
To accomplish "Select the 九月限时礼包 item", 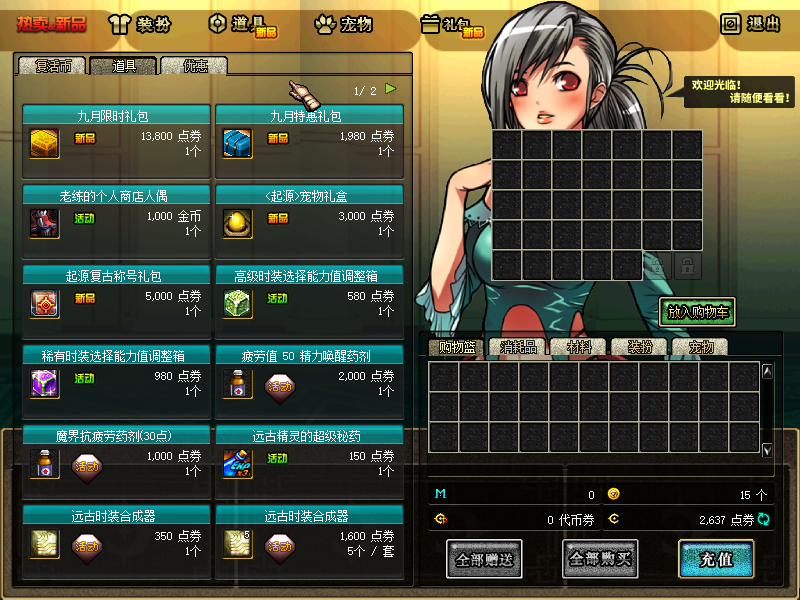I will point(45,142).
